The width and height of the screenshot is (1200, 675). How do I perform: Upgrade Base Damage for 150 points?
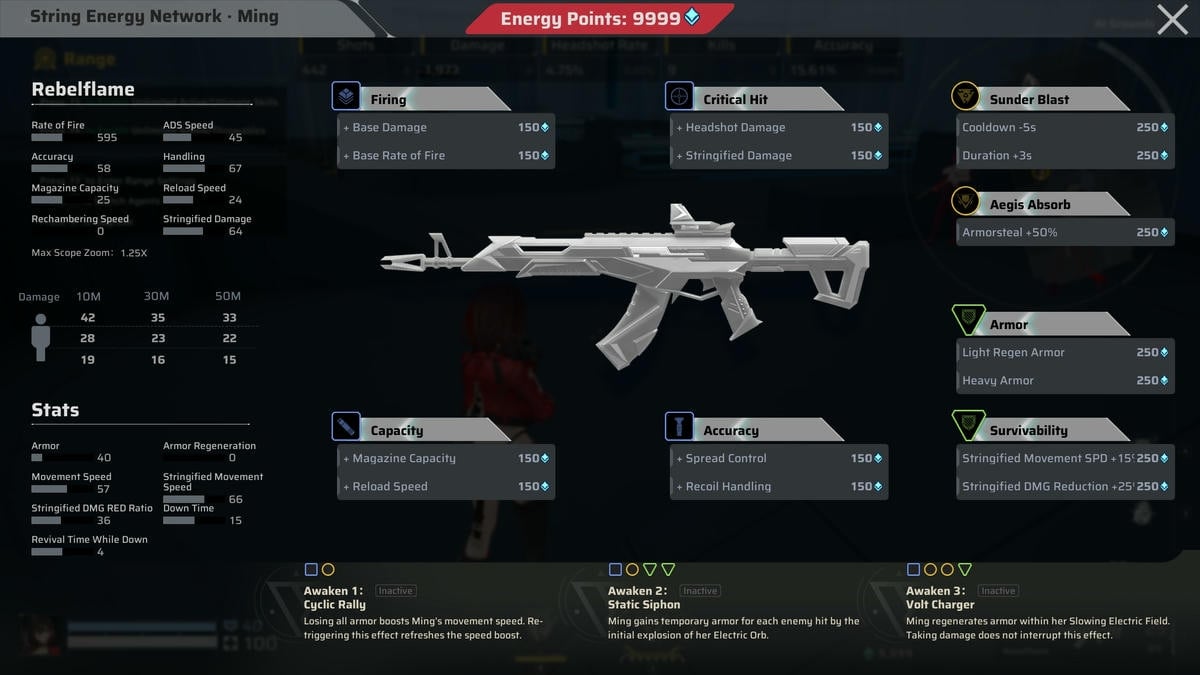pos(445,128)
